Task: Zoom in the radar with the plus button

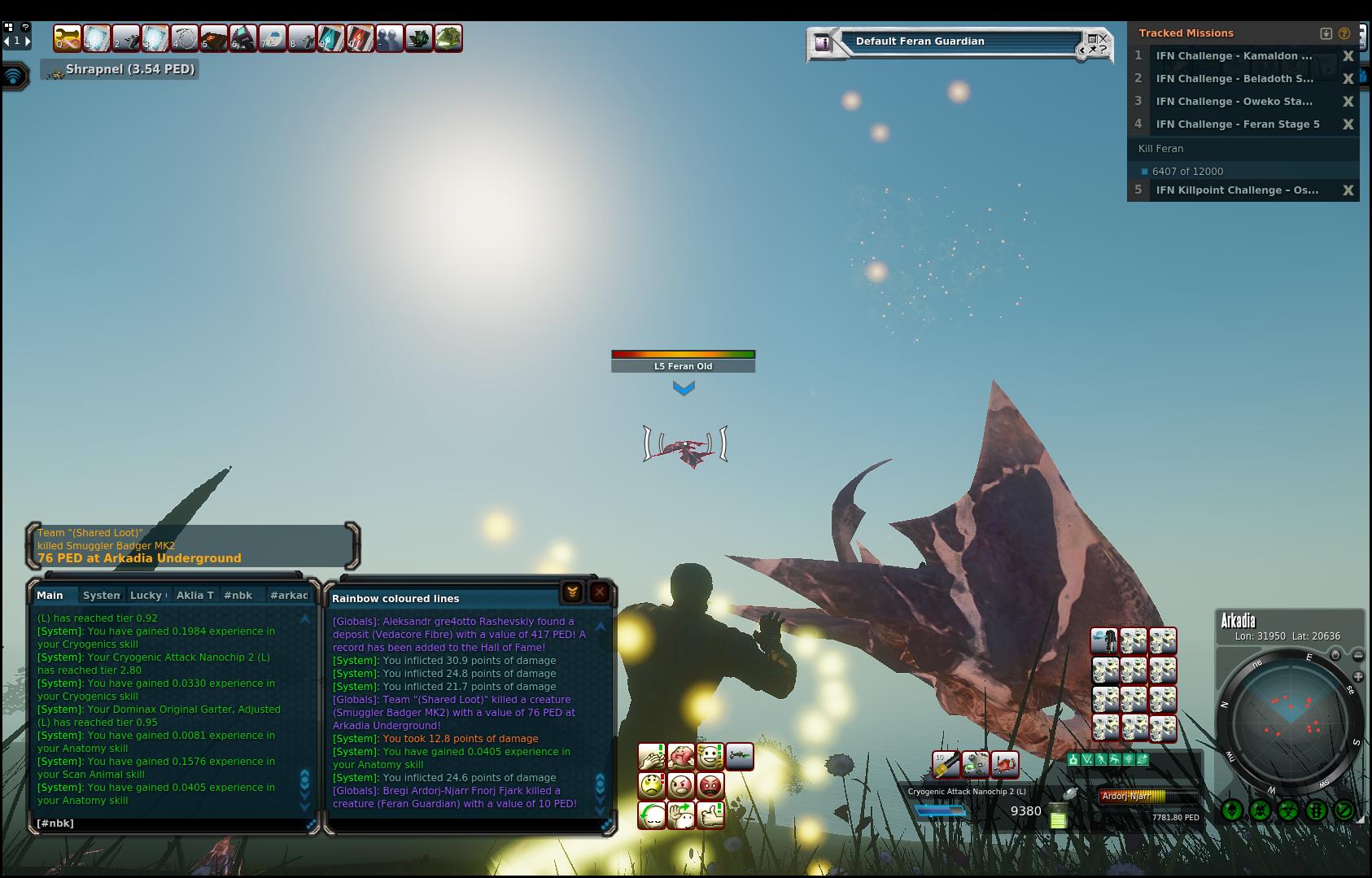Action: (1358, 677)
